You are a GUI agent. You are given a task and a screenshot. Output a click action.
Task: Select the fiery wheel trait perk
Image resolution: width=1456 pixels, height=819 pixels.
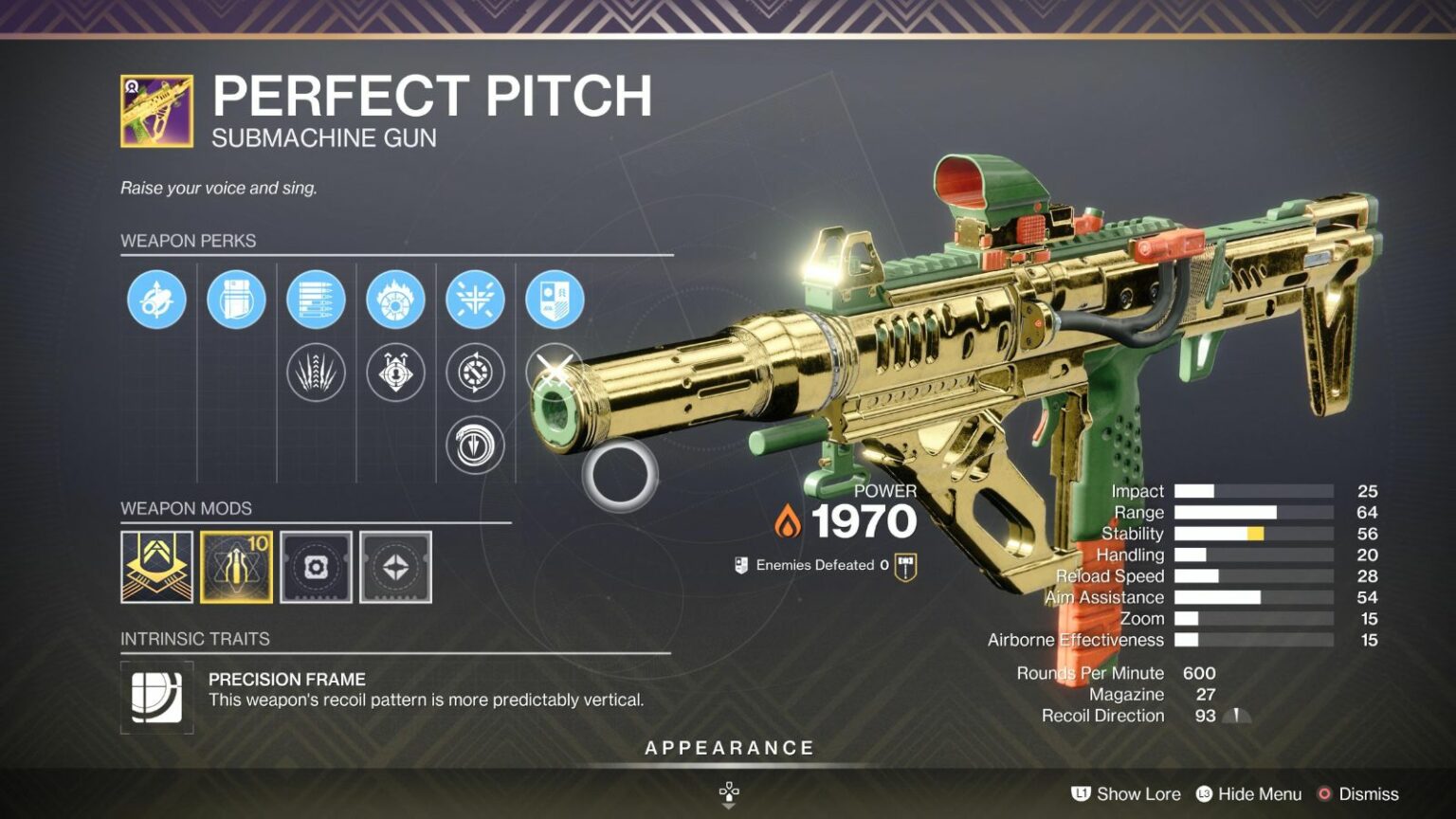396,297
